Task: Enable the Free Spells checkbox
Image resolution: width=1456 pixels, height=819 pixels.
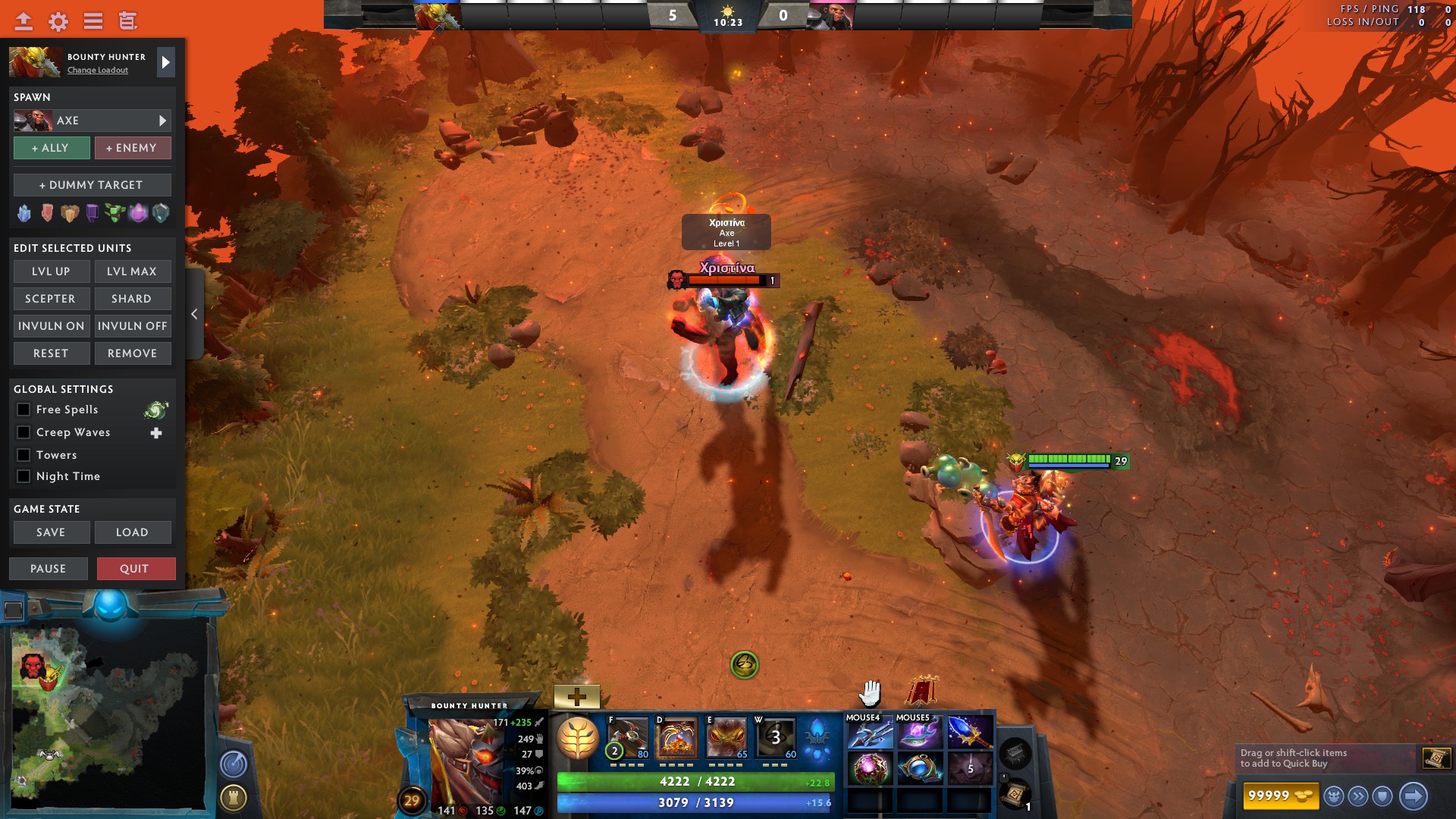Action: 24,409
